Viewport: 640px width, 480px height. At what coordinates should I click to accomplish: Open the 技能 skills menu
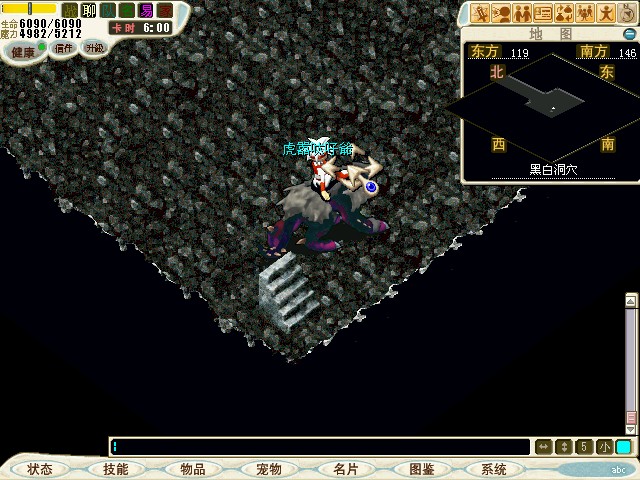tap(116, 469)
